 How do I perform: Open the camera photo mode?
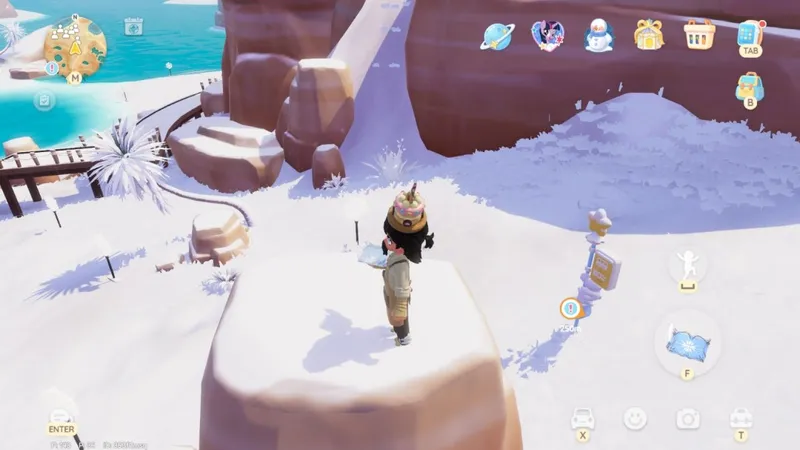688,418
